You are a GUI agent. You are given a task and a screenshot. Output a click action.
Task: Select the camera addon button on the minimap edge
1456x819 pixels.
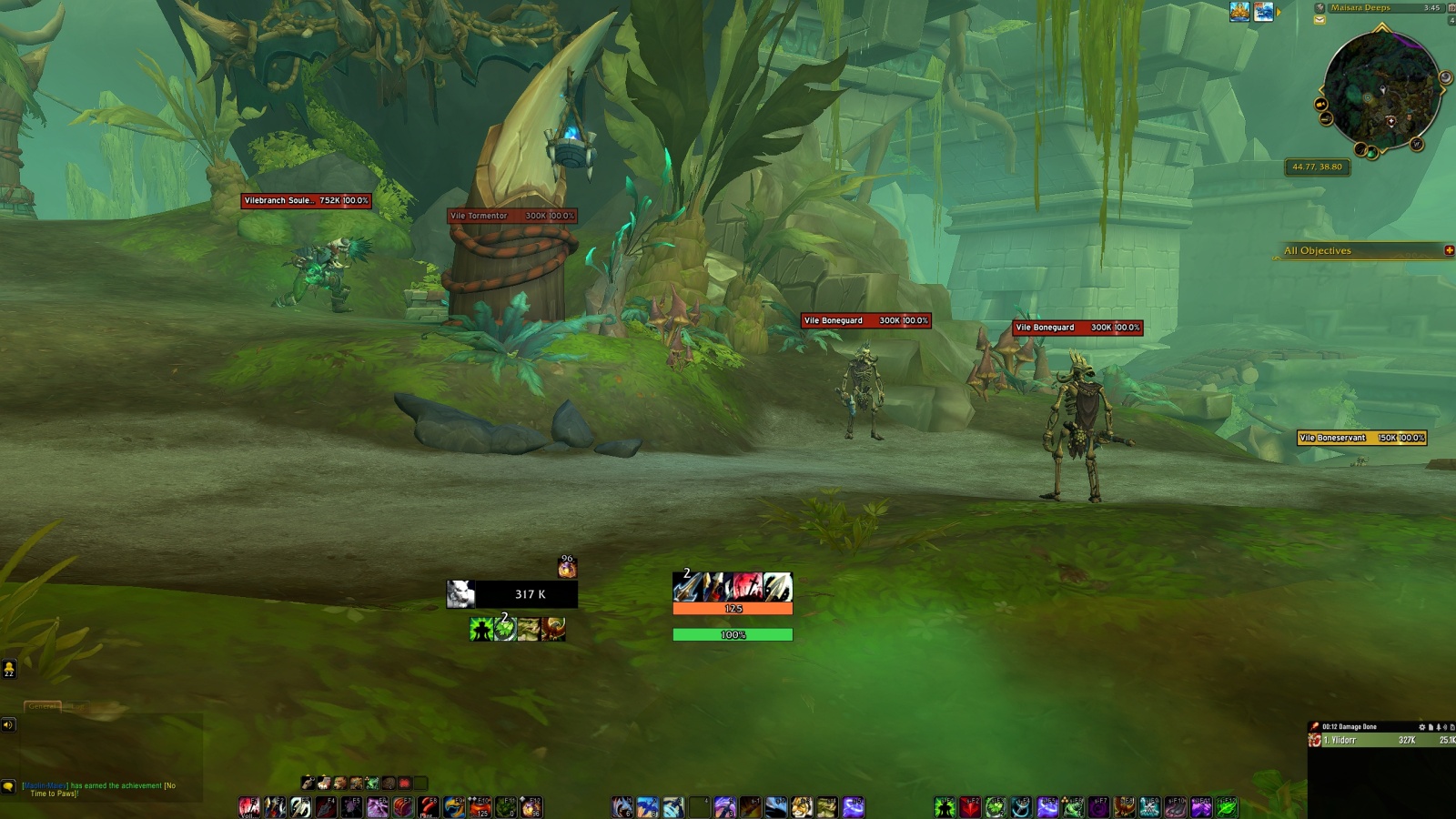[x=1321, y=105]
